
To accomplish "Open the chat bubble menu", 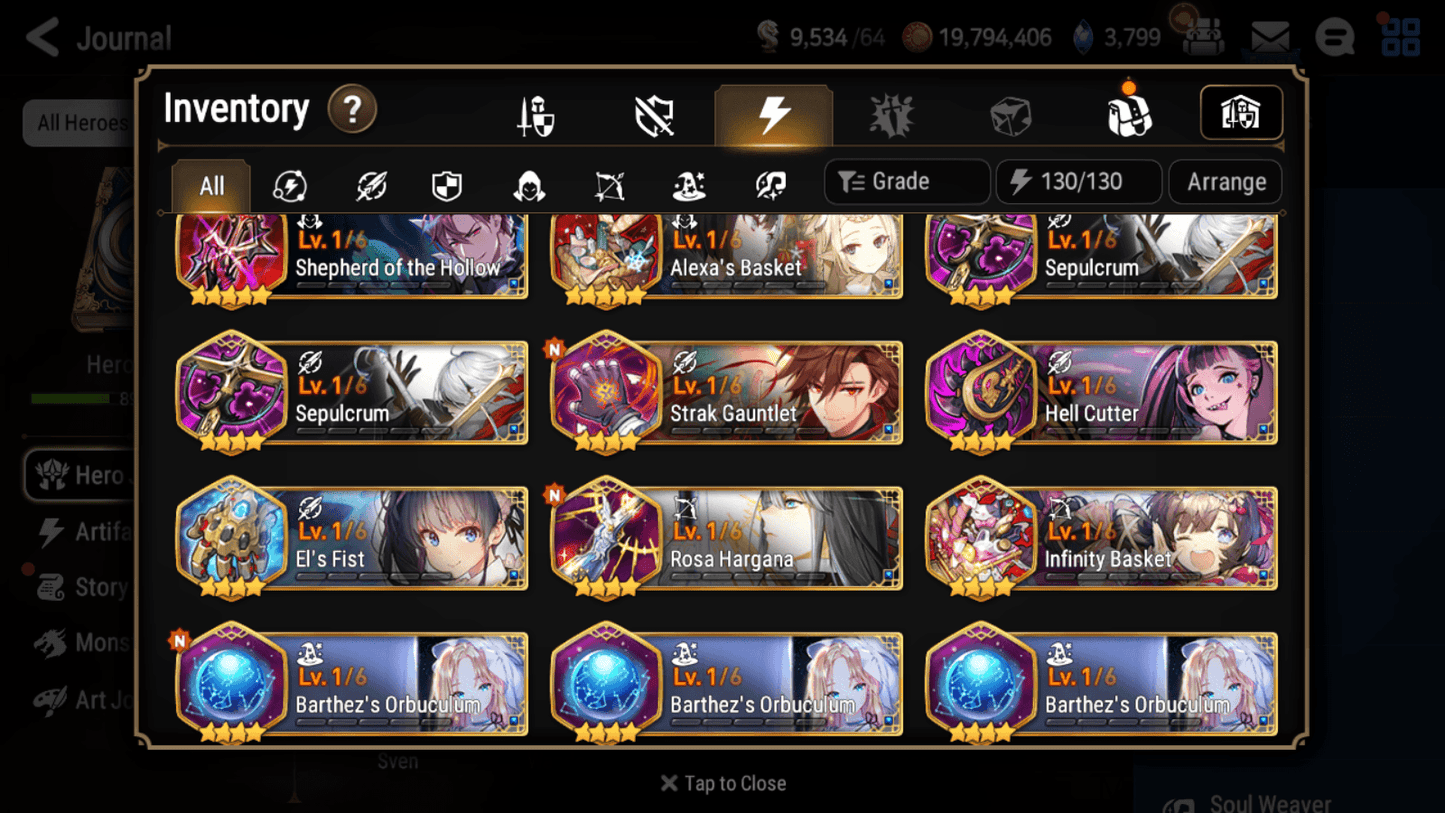I will click(x=1334, y=37).
